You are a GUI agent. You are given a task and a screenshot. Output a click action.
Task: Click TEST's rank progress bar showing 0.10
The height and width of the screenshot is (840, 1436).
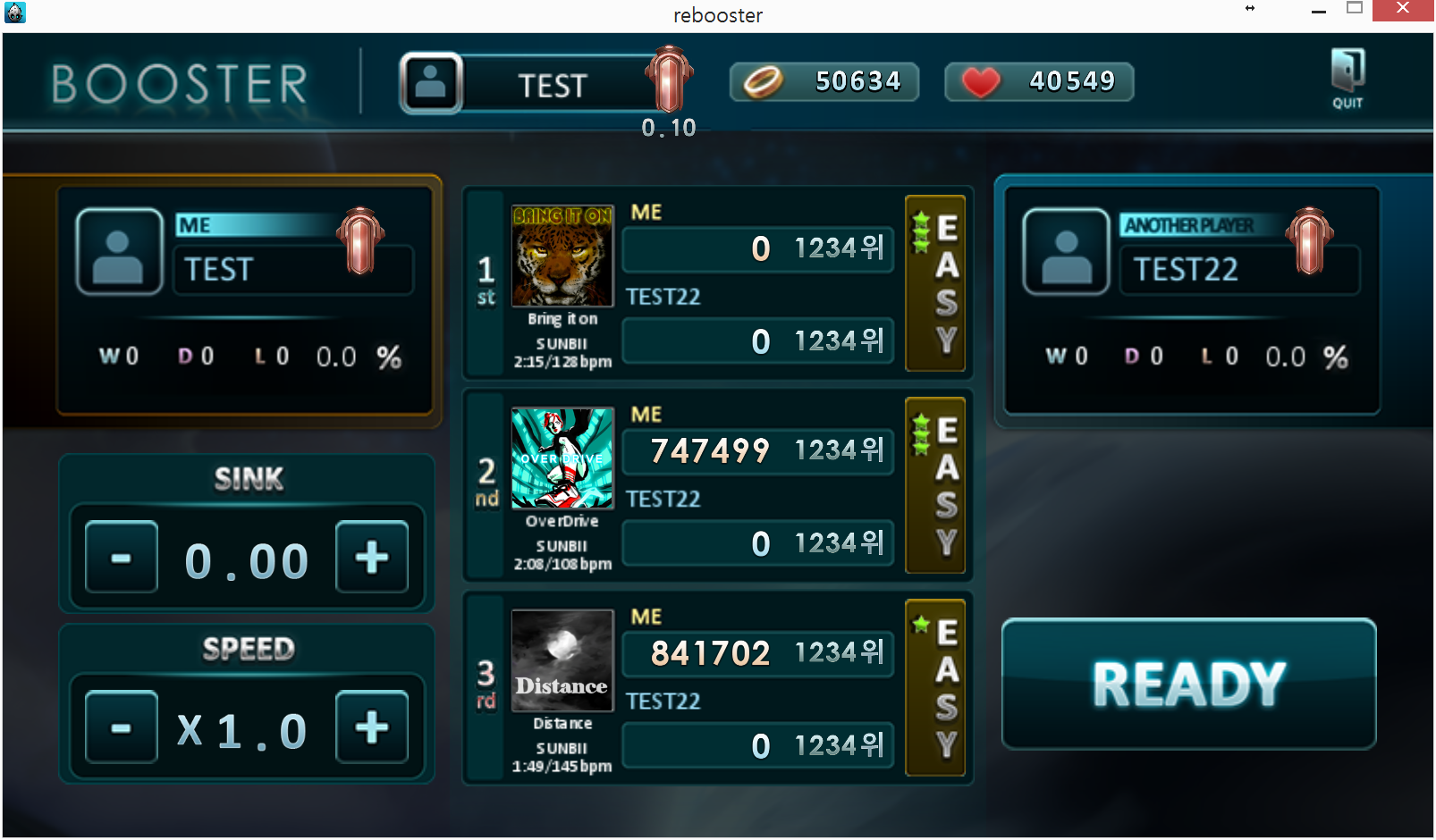pyautogui.click(x=669, y=127)
